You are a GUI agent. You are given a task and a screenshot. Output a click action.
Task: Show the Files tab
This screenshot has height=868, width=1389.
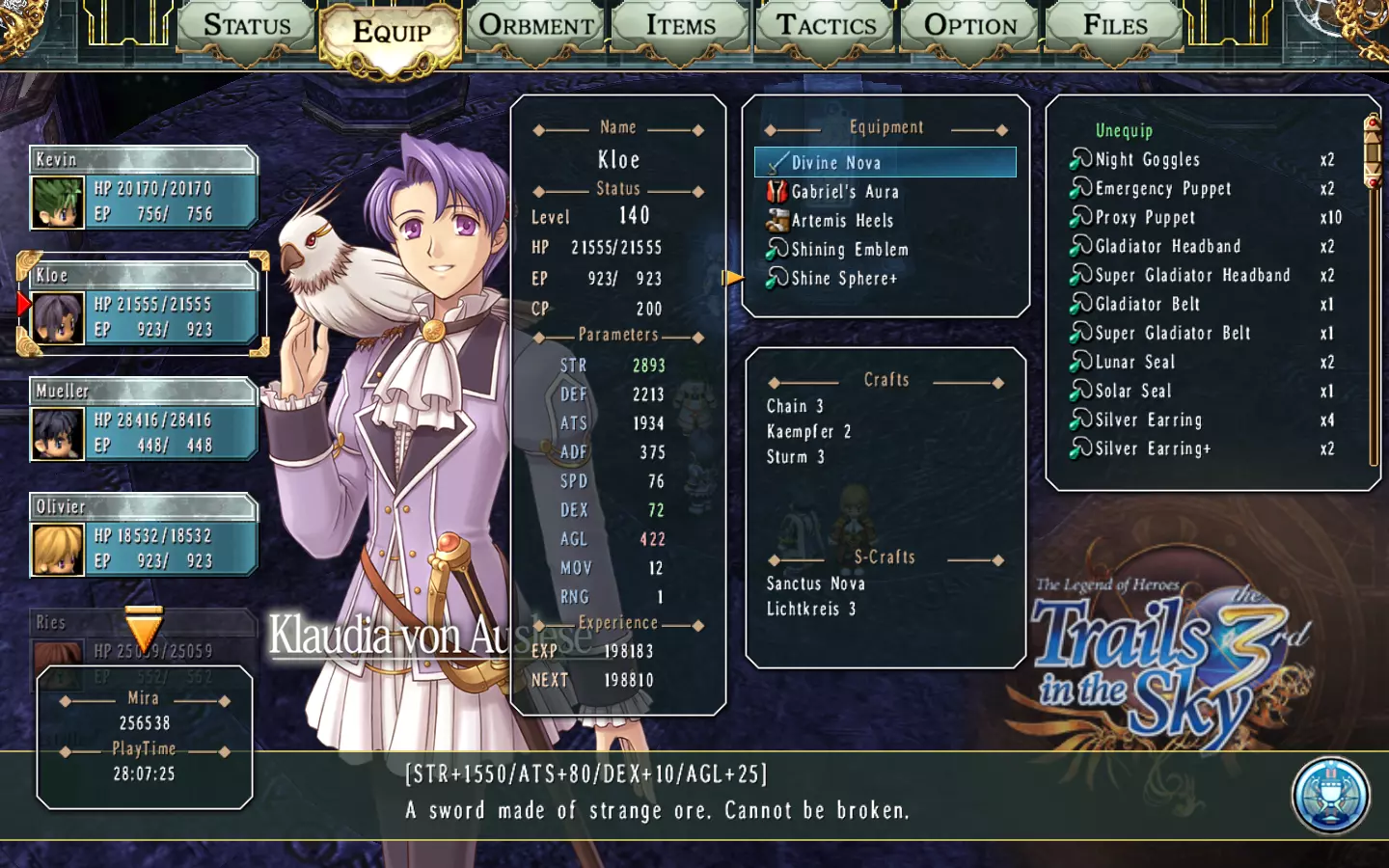(1115, 27)
